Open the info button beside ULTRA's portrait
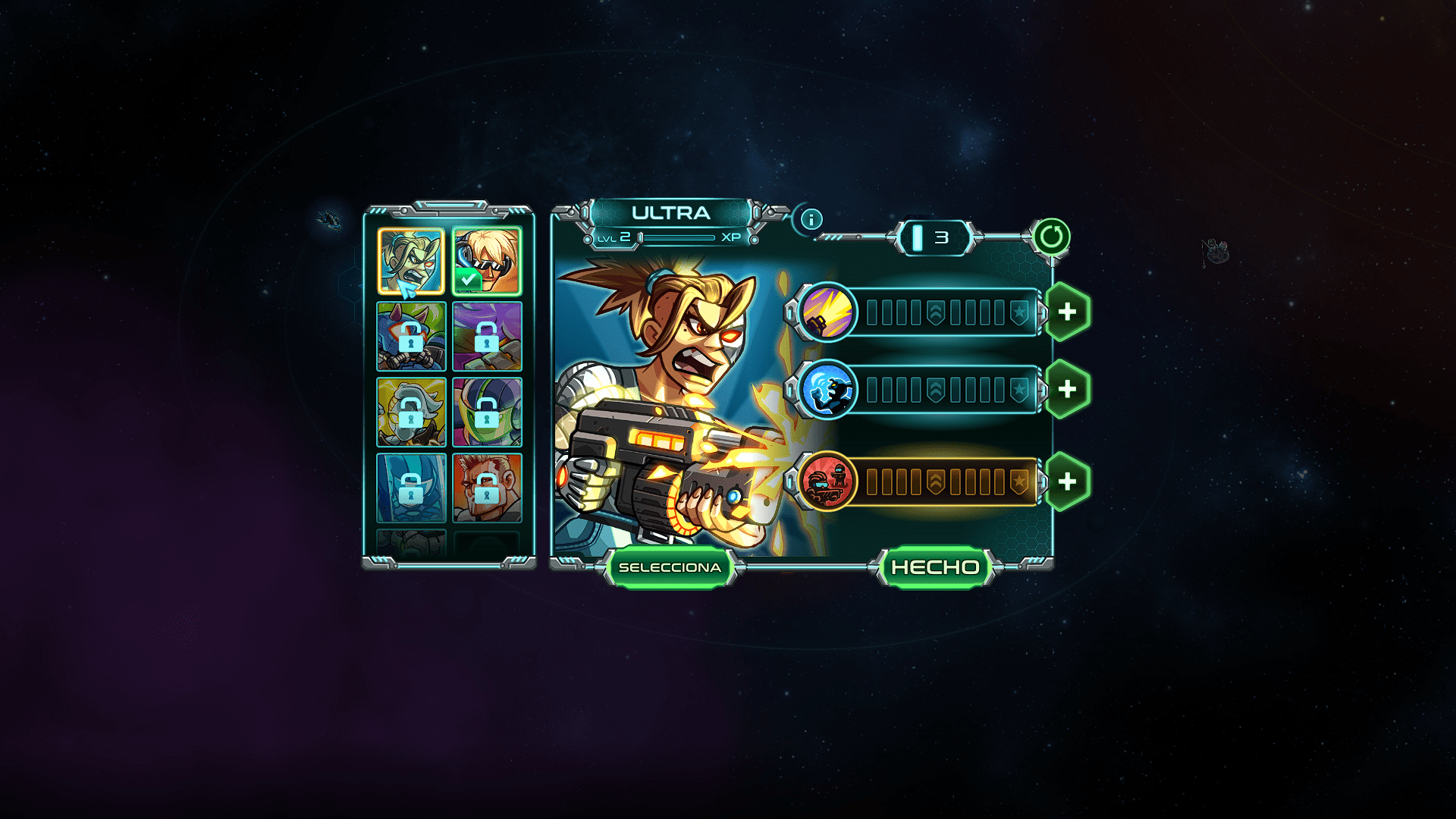Screen dimensions: 1456x819 tap(811, 219)
